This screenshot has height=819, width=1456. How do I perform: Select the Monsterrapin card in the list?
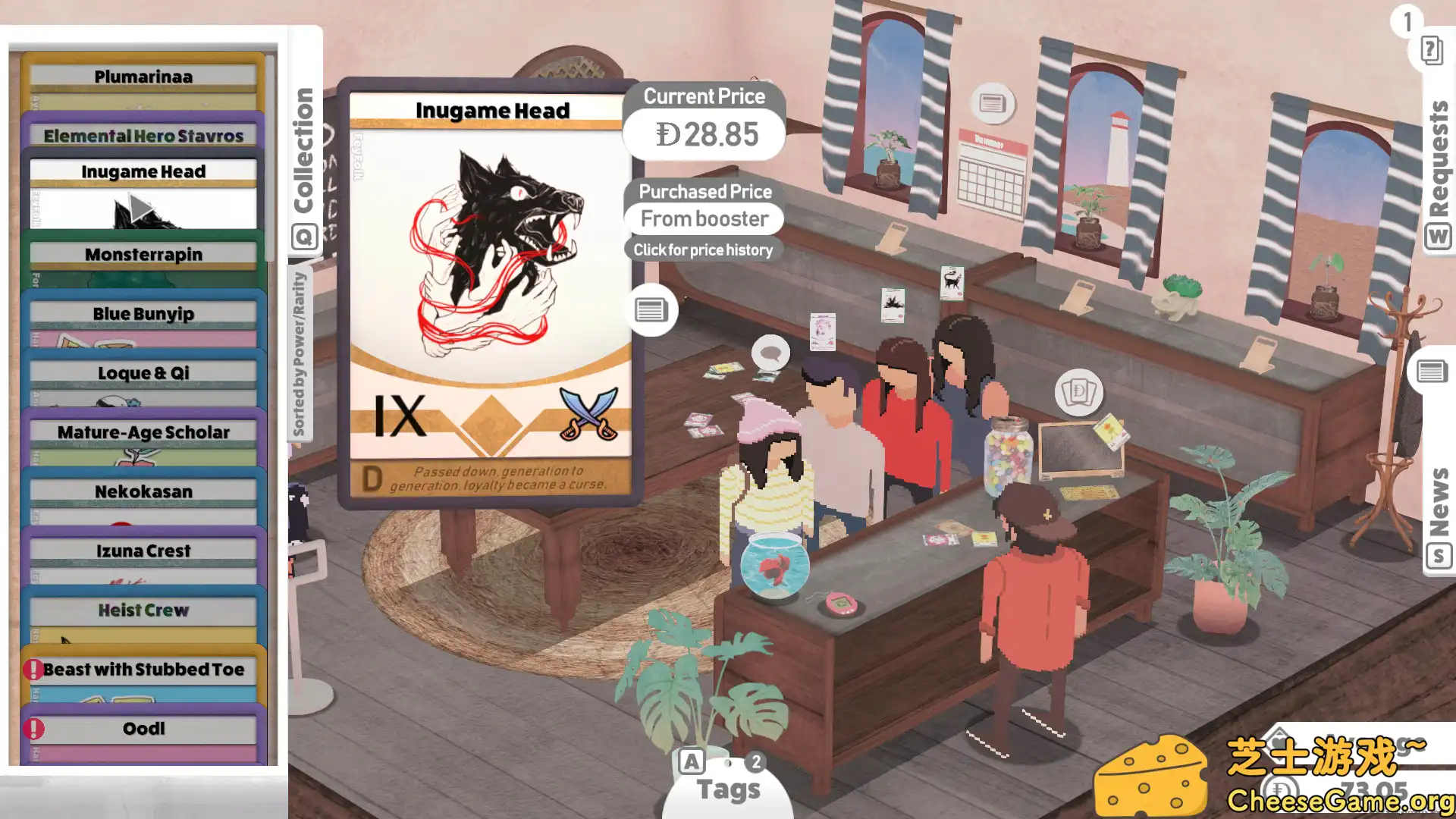pyautogui.click(x=144, y=254)
